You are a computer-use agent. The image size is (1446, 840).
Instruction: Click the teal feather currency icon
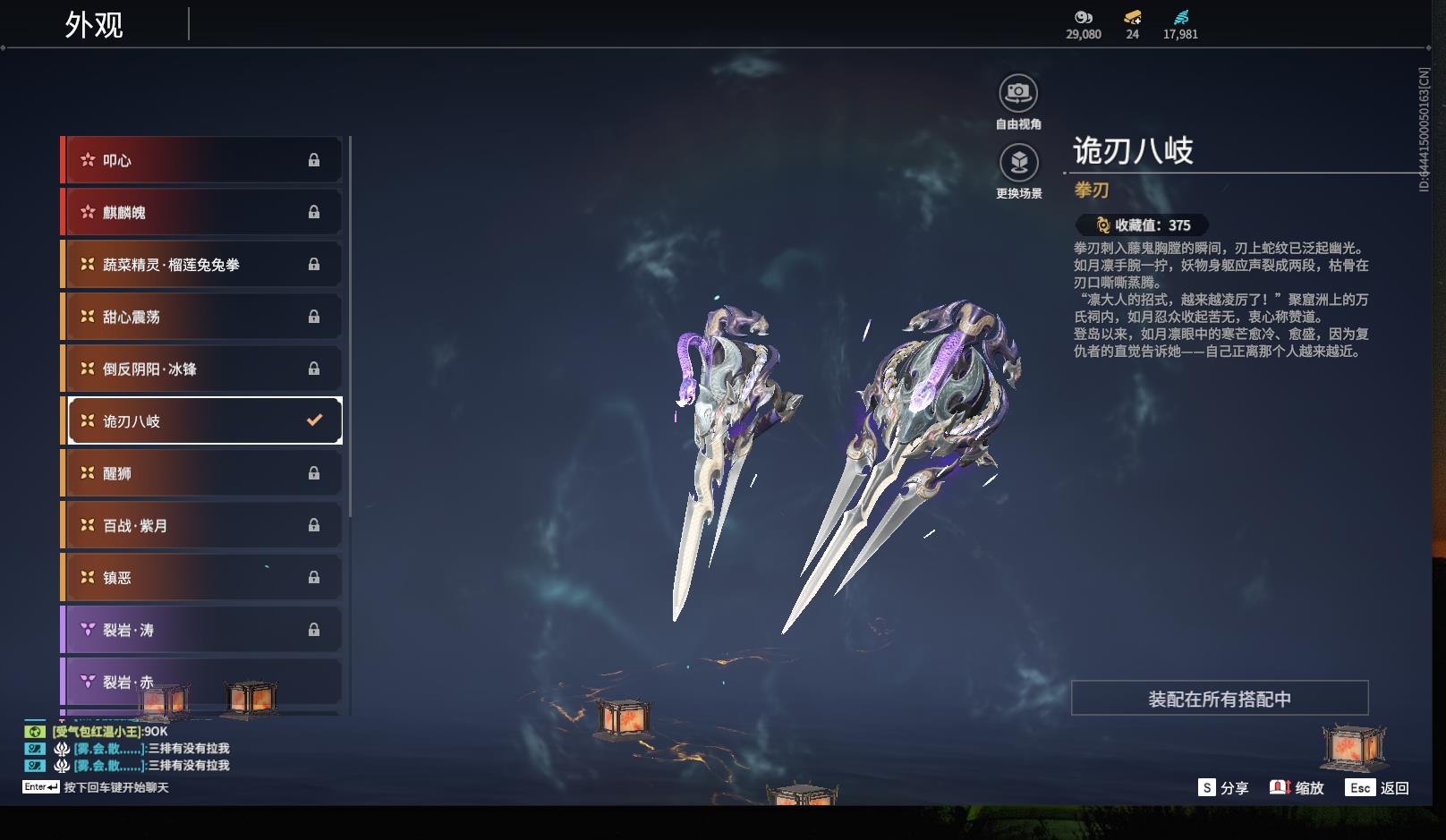coord(1181,17)
